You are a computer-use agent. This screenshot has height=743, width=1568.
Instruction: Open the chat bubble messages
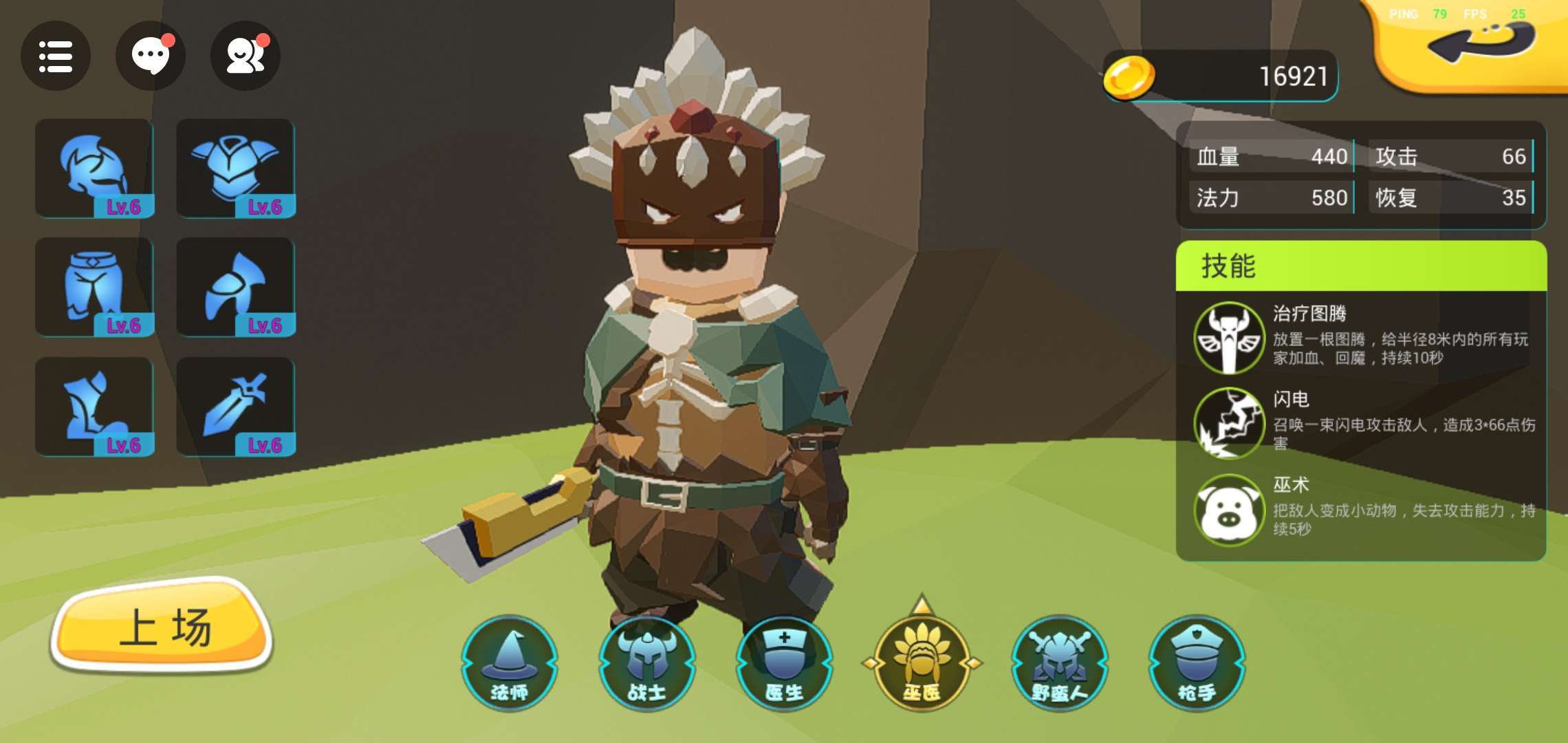[150, 56]
